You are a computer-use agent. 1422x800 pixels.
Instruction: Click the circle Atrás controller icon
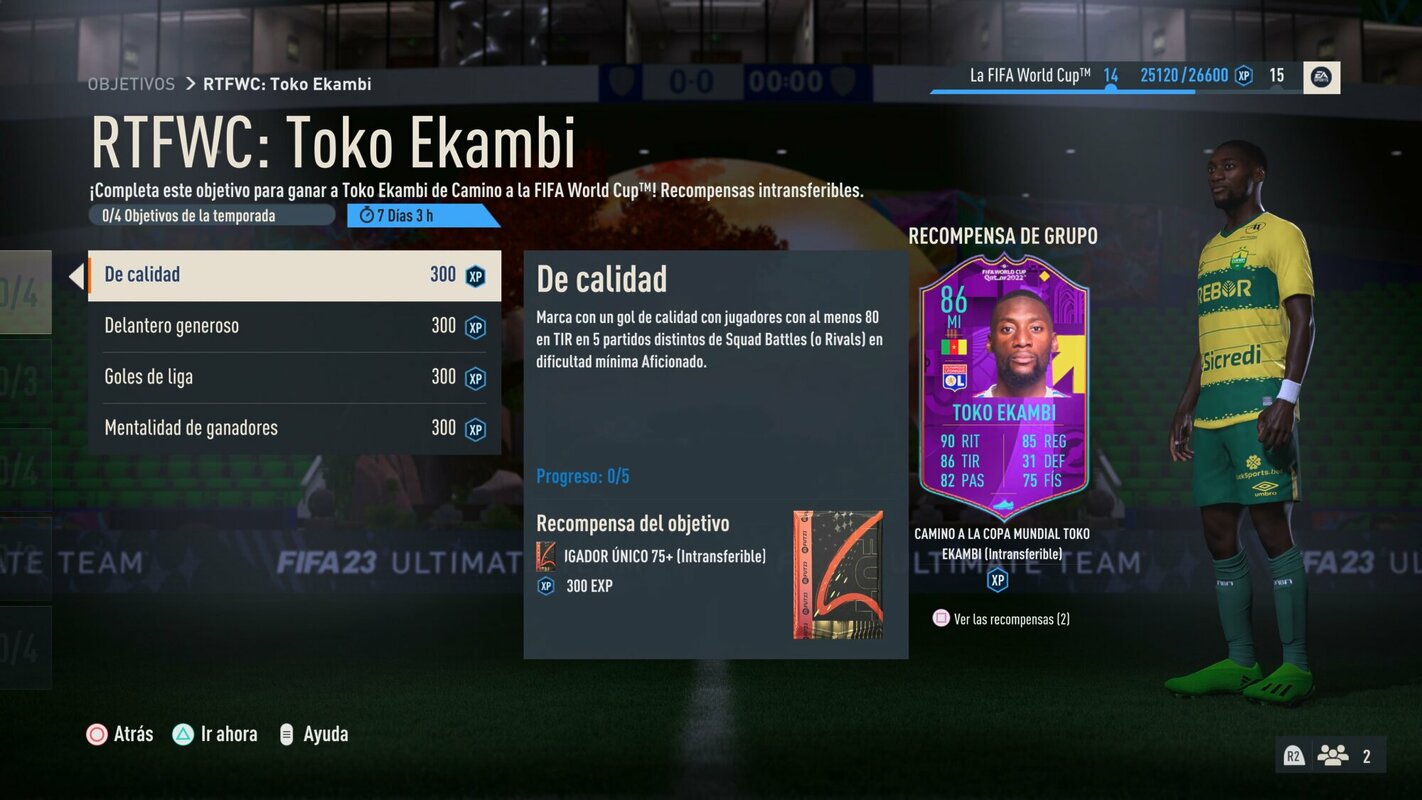pos(97,733)
